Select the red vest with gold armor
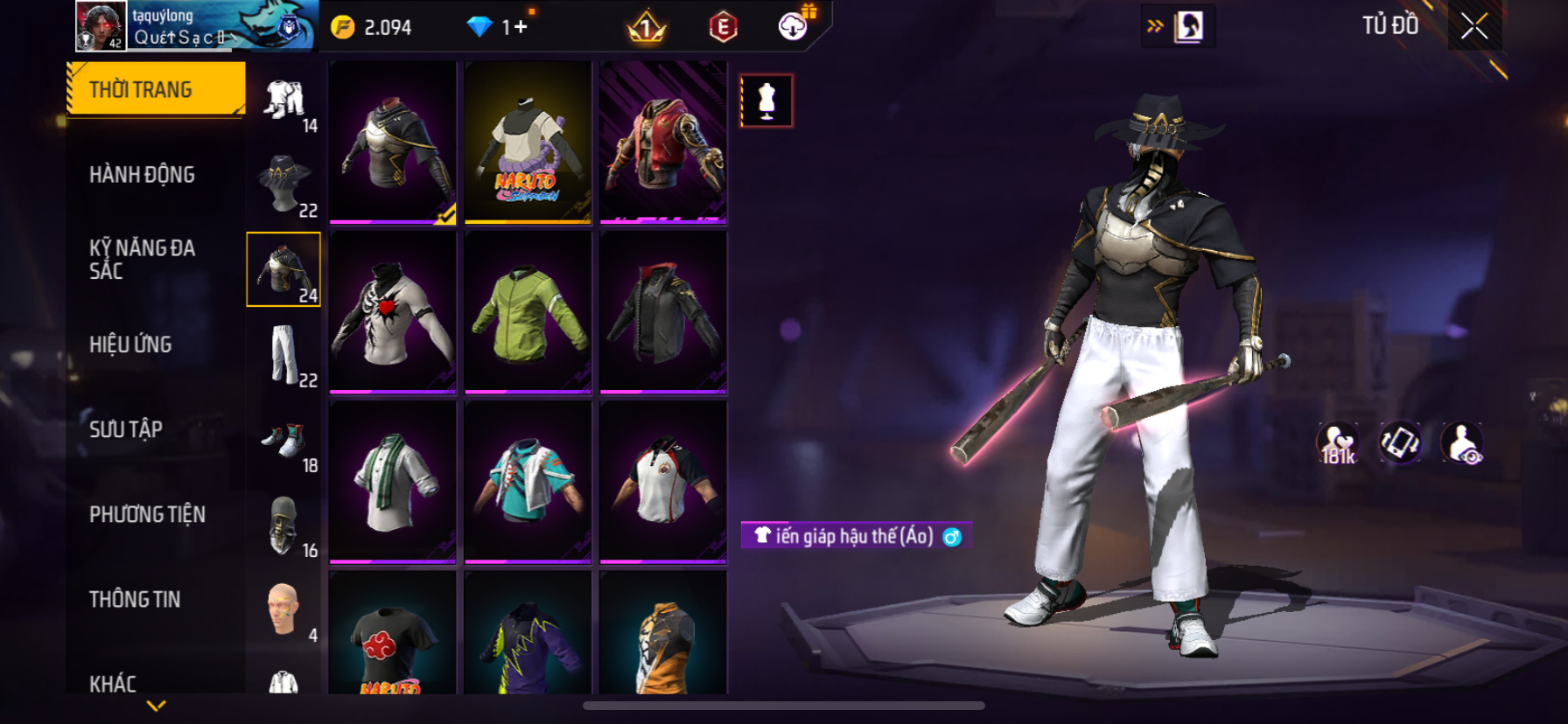The image size is (1568, 724). [663, 143]
